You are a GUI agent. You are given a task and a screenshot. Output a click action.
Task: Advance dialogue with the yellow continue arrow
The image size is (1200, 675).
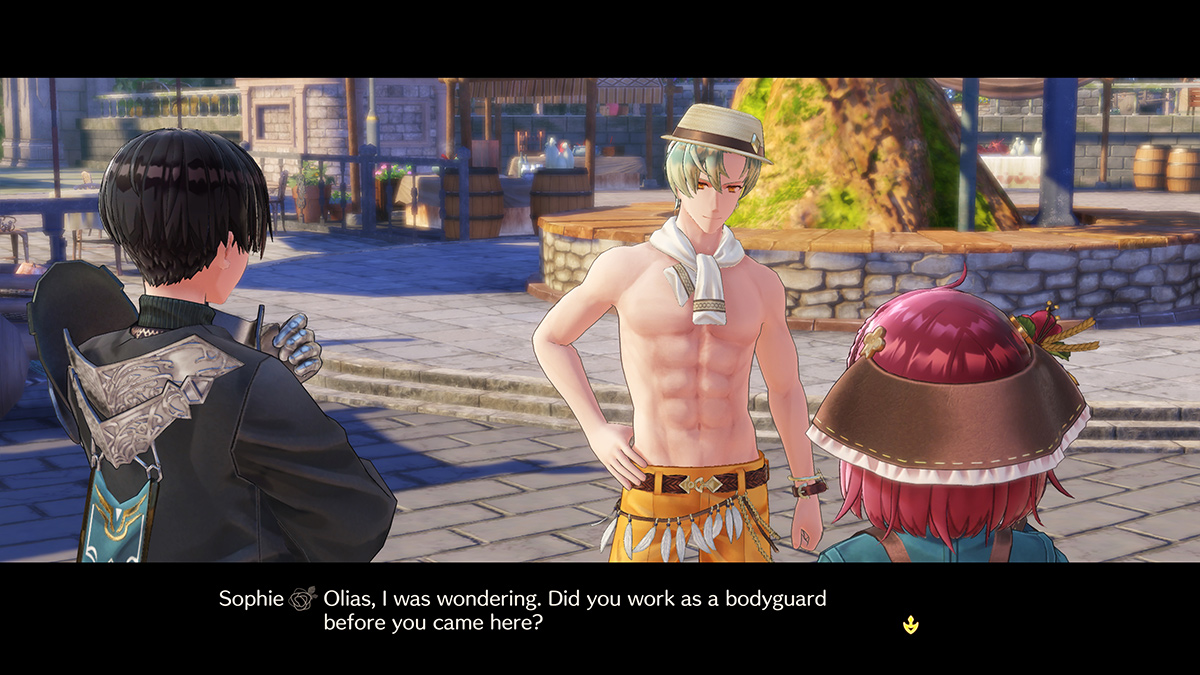[x=910, y=625]
